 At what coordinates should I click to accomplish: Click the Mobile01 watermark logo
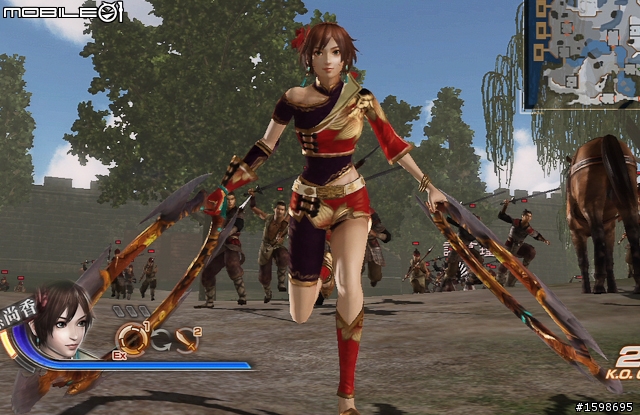click(62, 13)
